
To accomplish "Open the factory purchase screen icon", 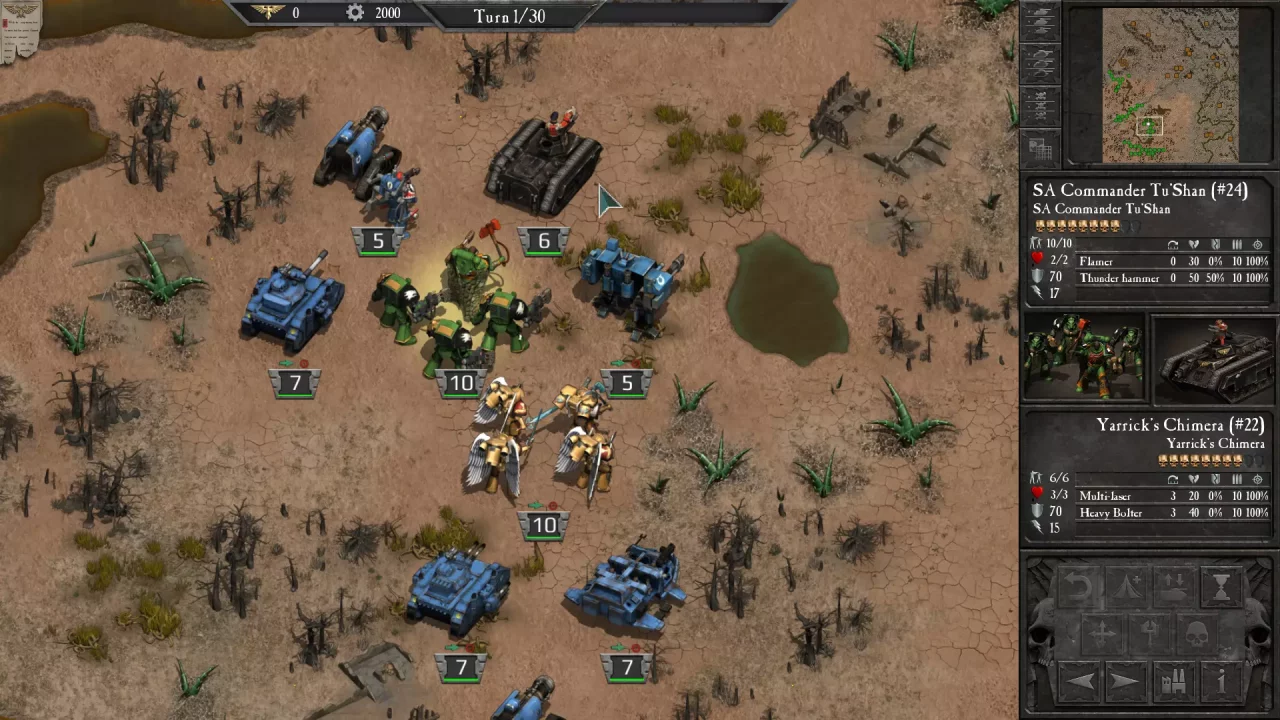I will click(1173, 682).
